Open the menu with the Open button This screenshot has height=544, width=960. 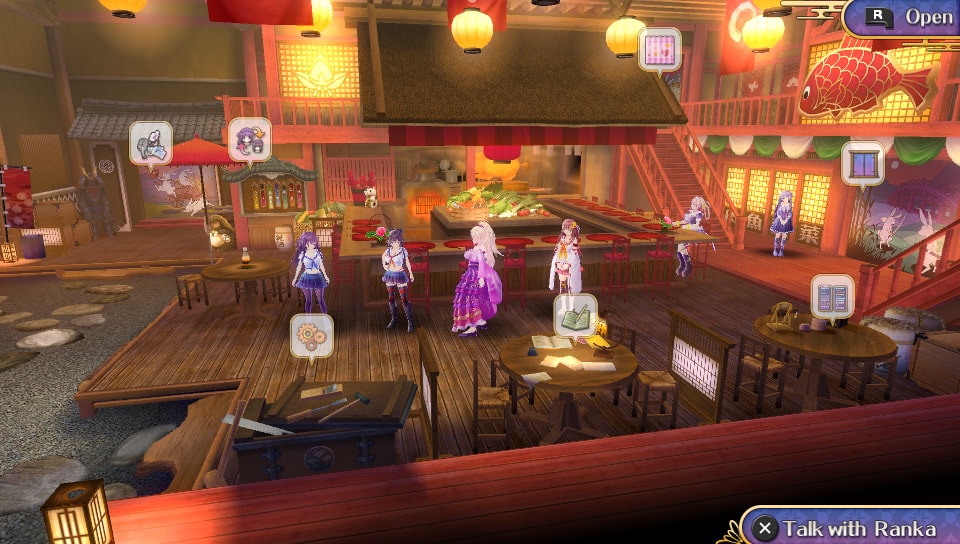pyautogui.click(x=904, y=17)
